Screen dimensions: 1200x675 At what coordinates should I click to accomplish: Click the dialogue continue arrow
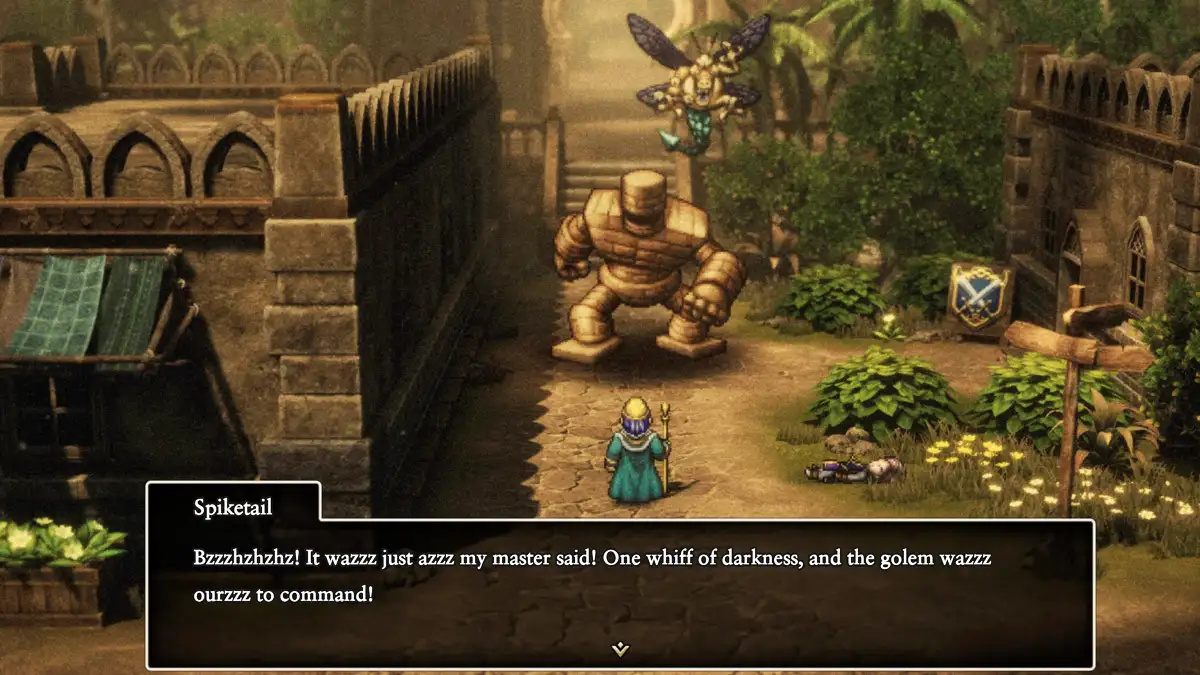point(620,649)
